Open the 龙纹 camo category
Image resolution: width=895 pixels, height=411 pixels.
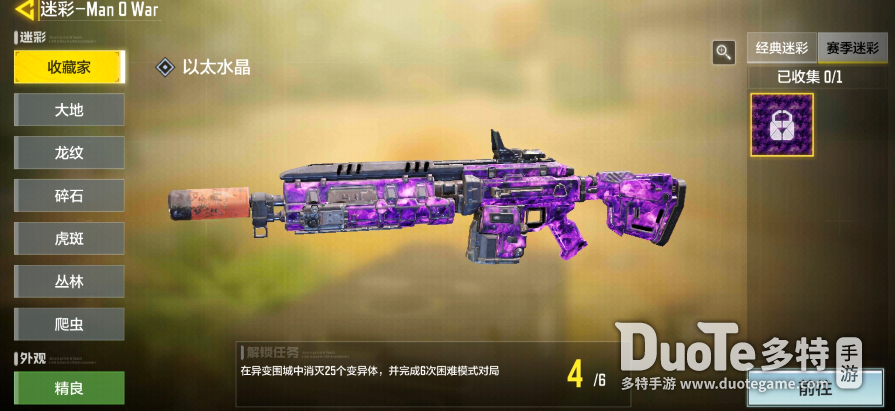69,153
